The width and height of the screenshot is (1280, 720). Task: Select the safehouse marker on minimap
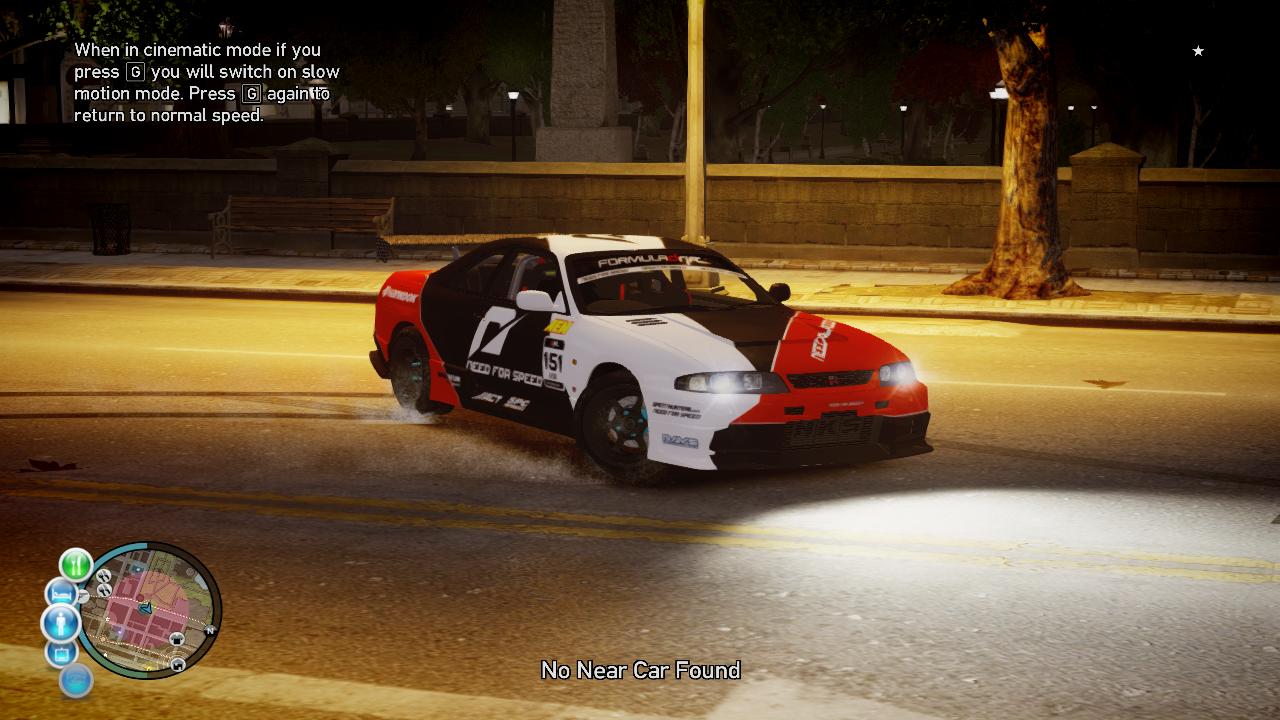tap(178, 664)
